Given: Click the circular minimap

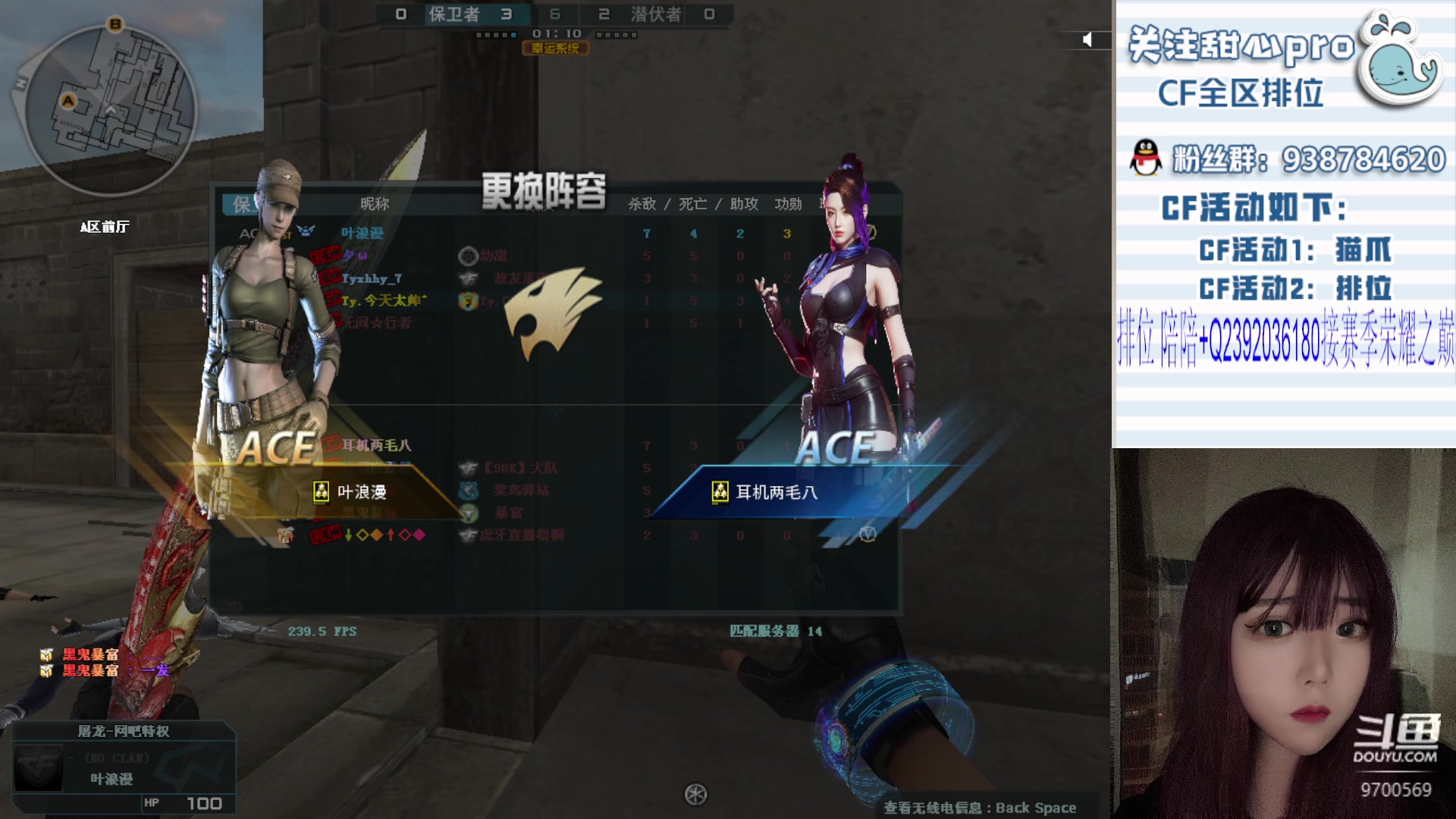Looking at the screenshot, I should [111, 108].
